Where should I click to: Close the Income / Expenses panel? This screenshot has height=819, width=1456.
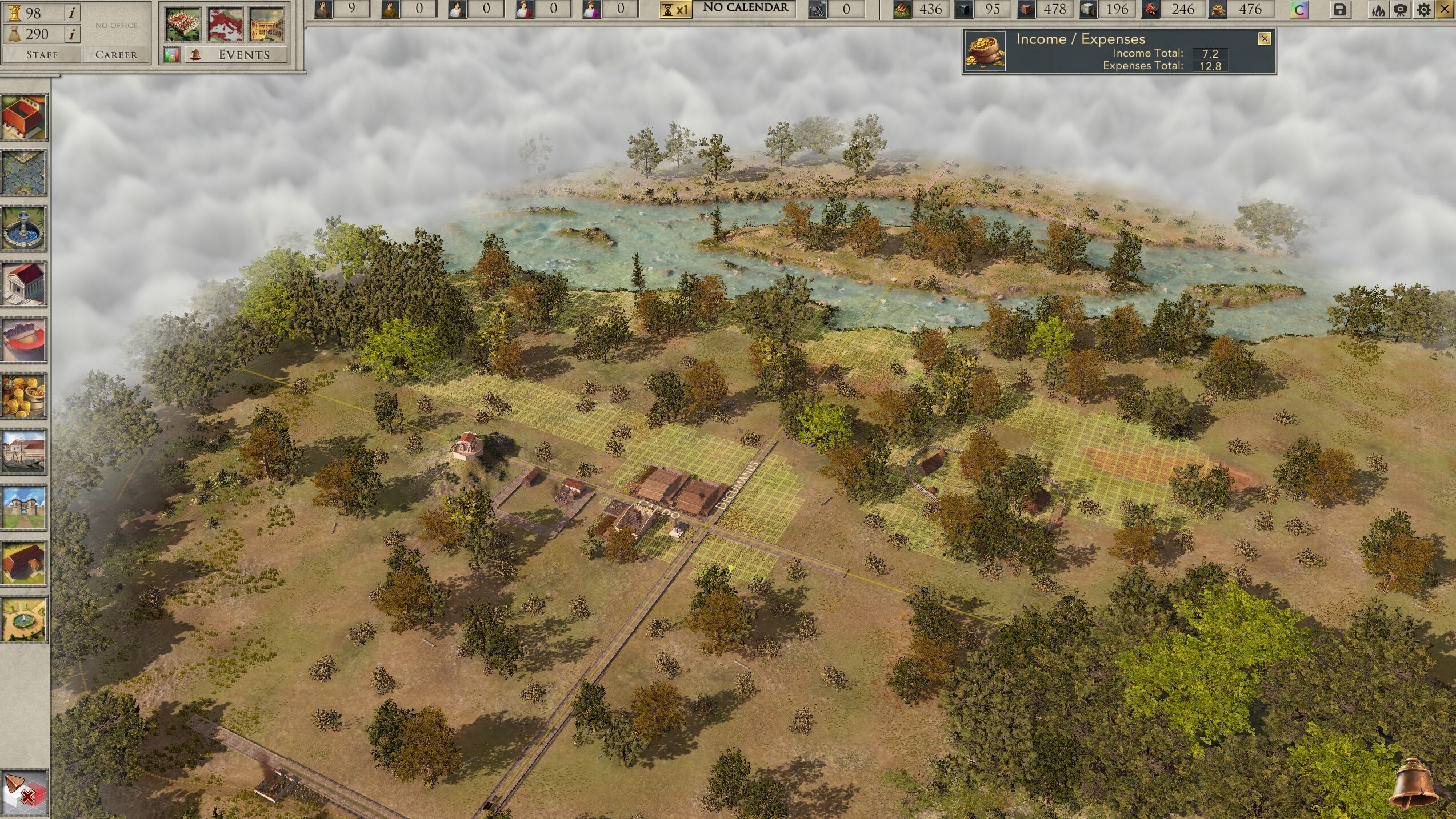coord(1265,38)
